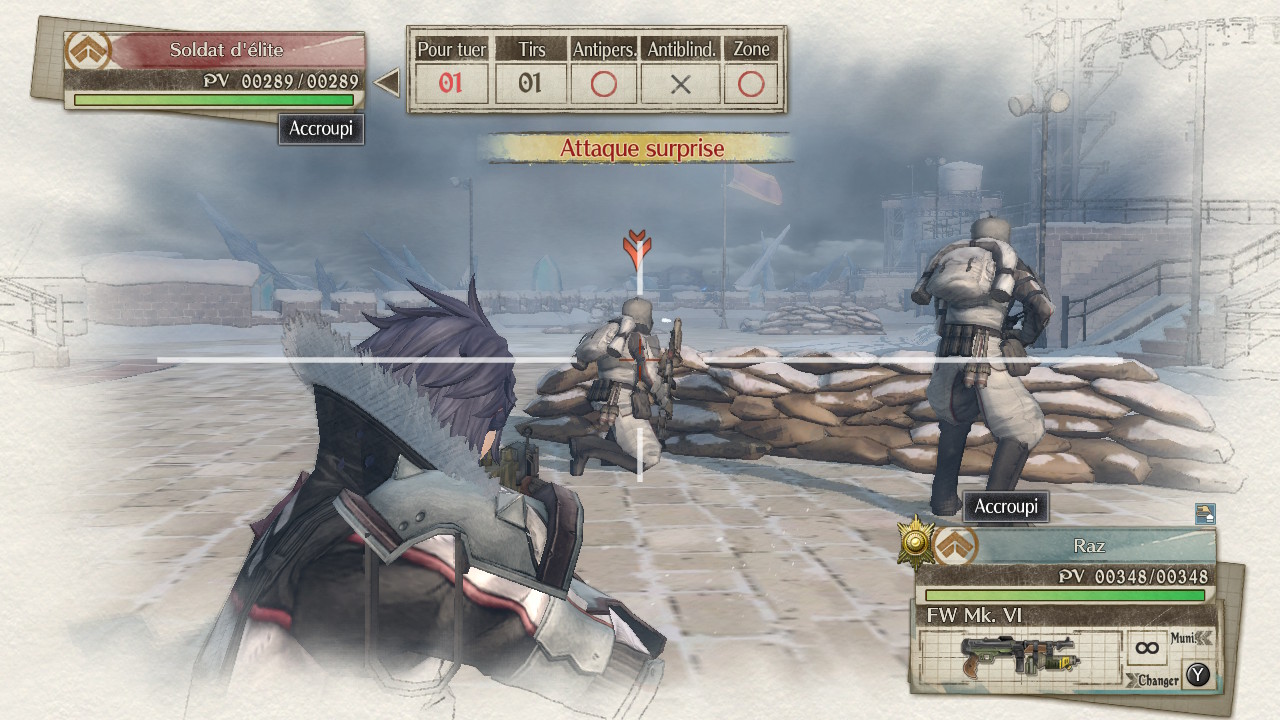This screenshot has height=720, width=1280.
Task: Click the arrow beside the Pour tuer table
Action: (387, 83)
